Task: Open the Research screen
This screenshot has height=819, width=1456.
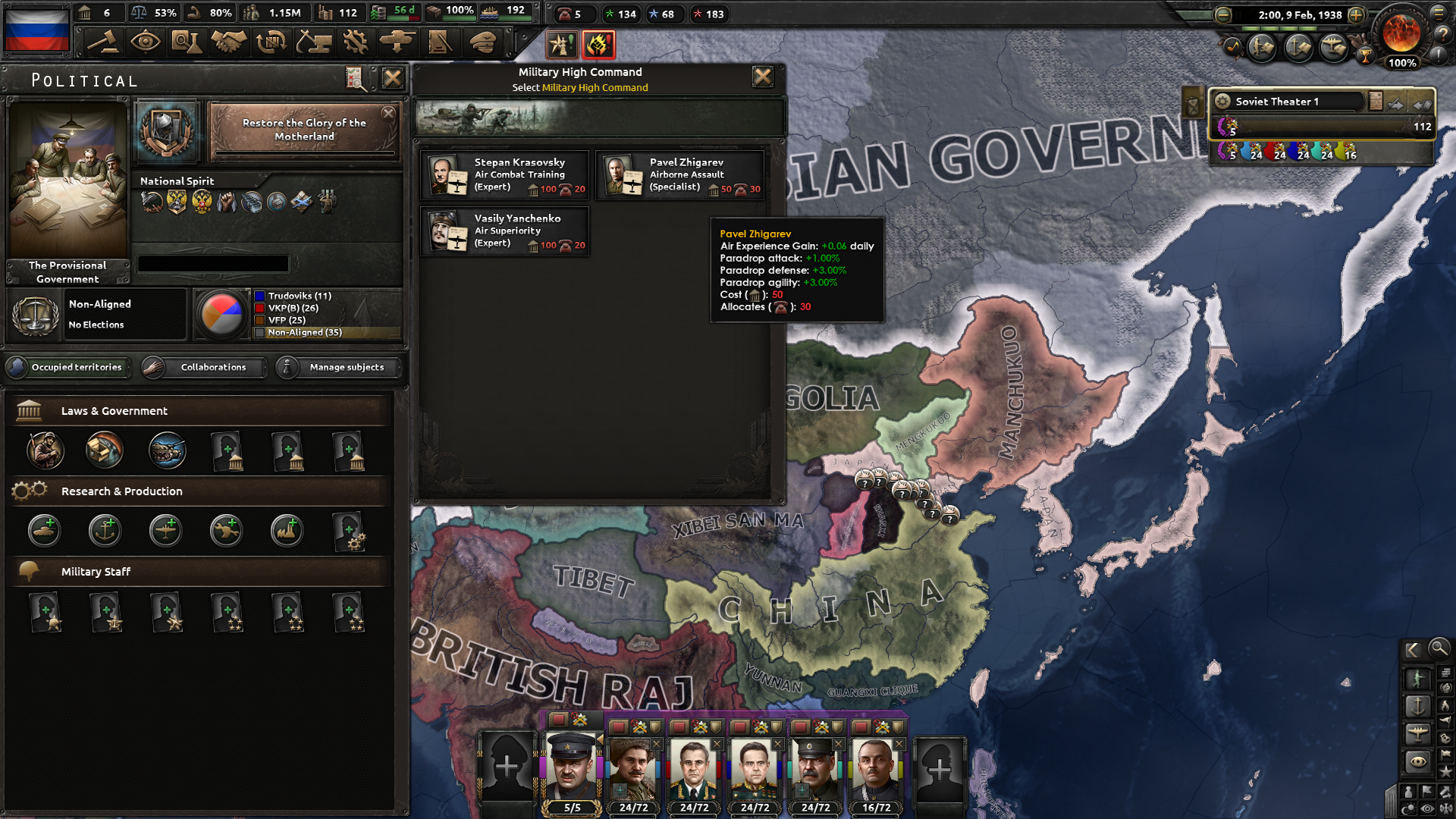Action: click(187, 42)
